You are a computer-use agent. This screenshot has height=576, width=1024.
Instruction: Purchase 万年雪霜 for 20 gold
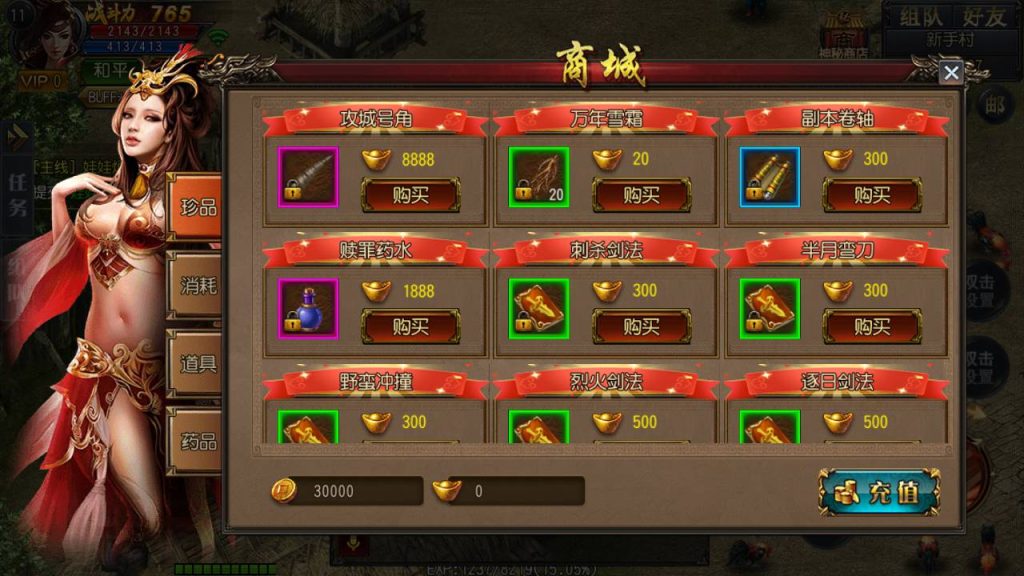point(641,195)
